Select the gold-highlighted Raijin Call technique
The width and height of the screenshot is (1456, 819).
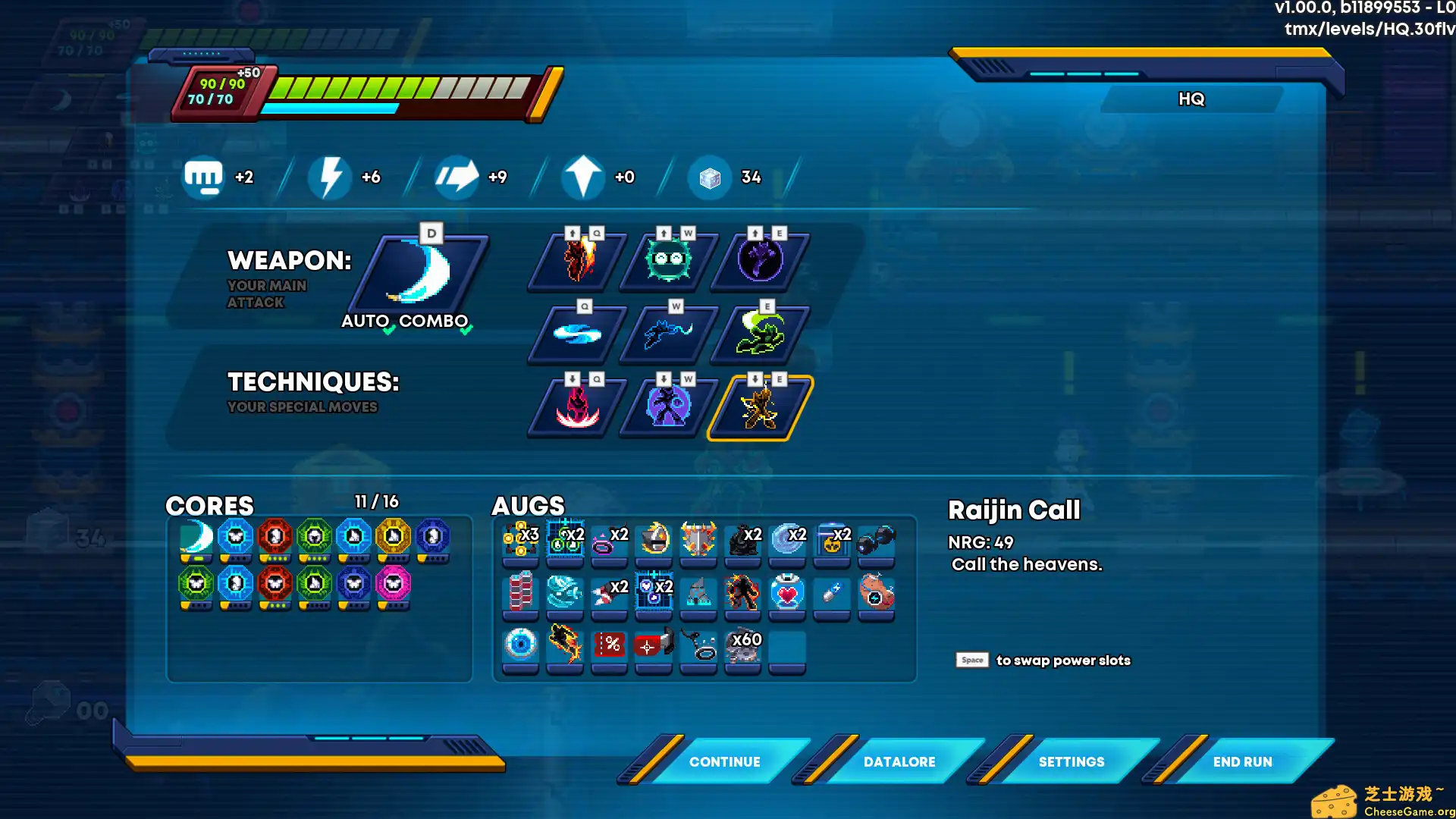[758, 406]
